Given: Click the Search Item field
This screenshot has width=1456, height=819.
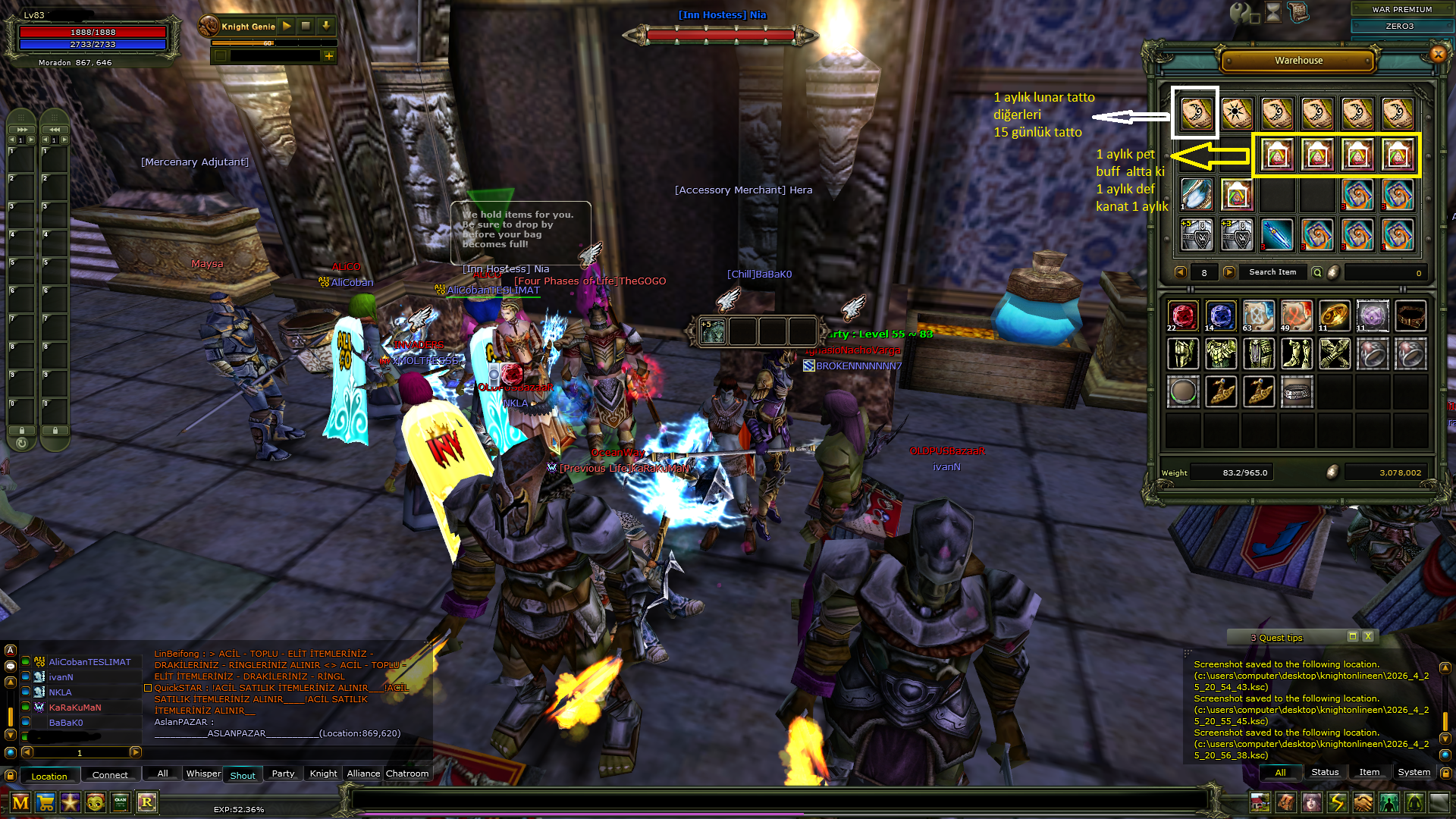Looking at the screenshot, I should (x=1272, y=272).
